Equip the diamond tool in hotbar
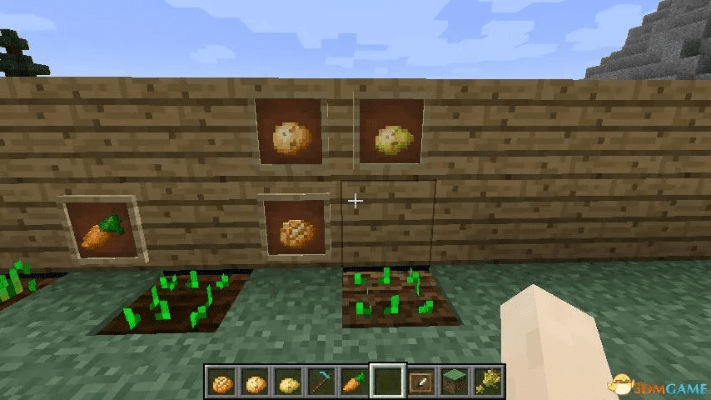Viewport: 711px width, 400px height. (x=321, y=381)
